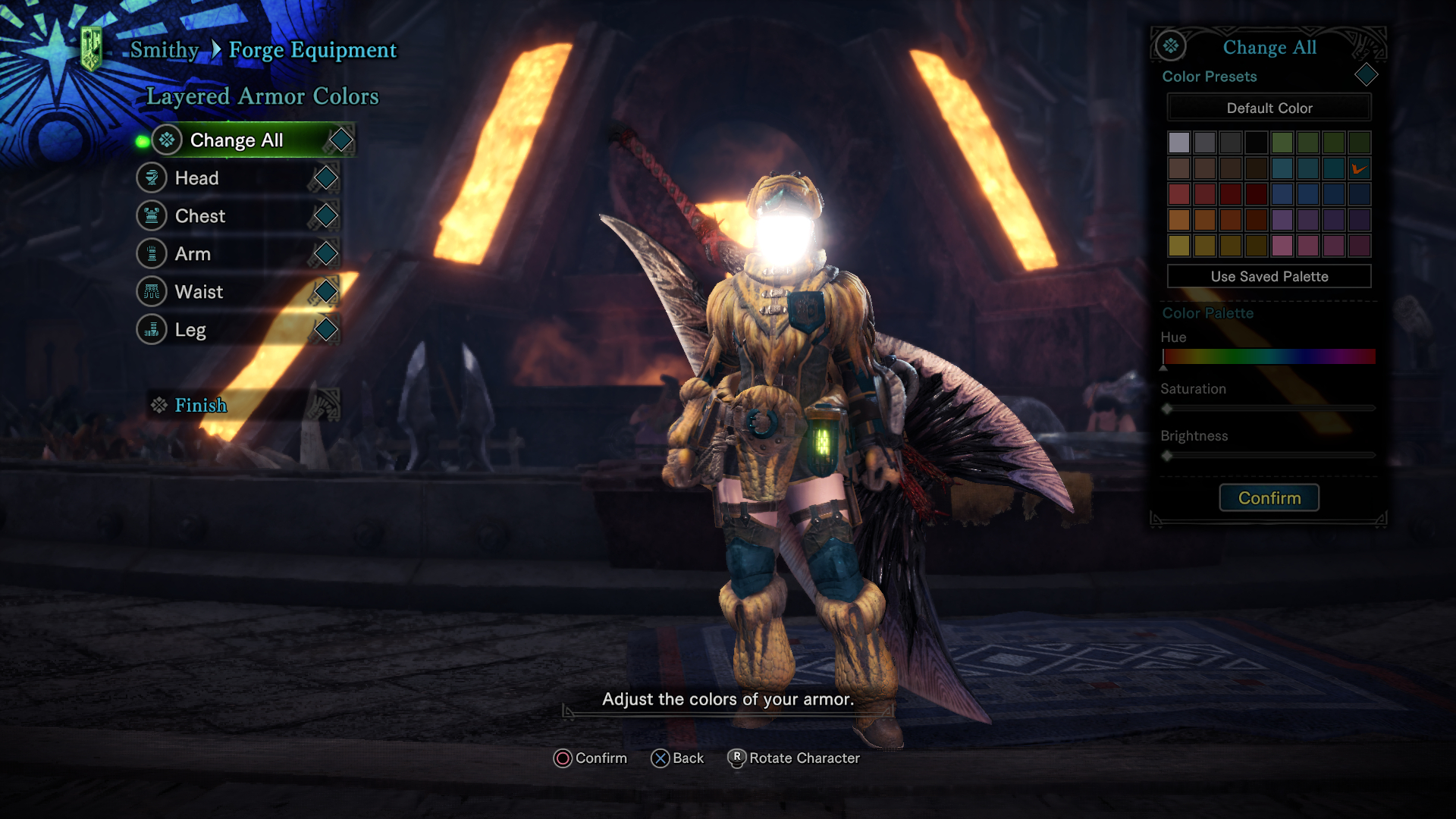The image size is (1456, 819).
Task: Click the Use Saved Palette button
Action: 1269,276
